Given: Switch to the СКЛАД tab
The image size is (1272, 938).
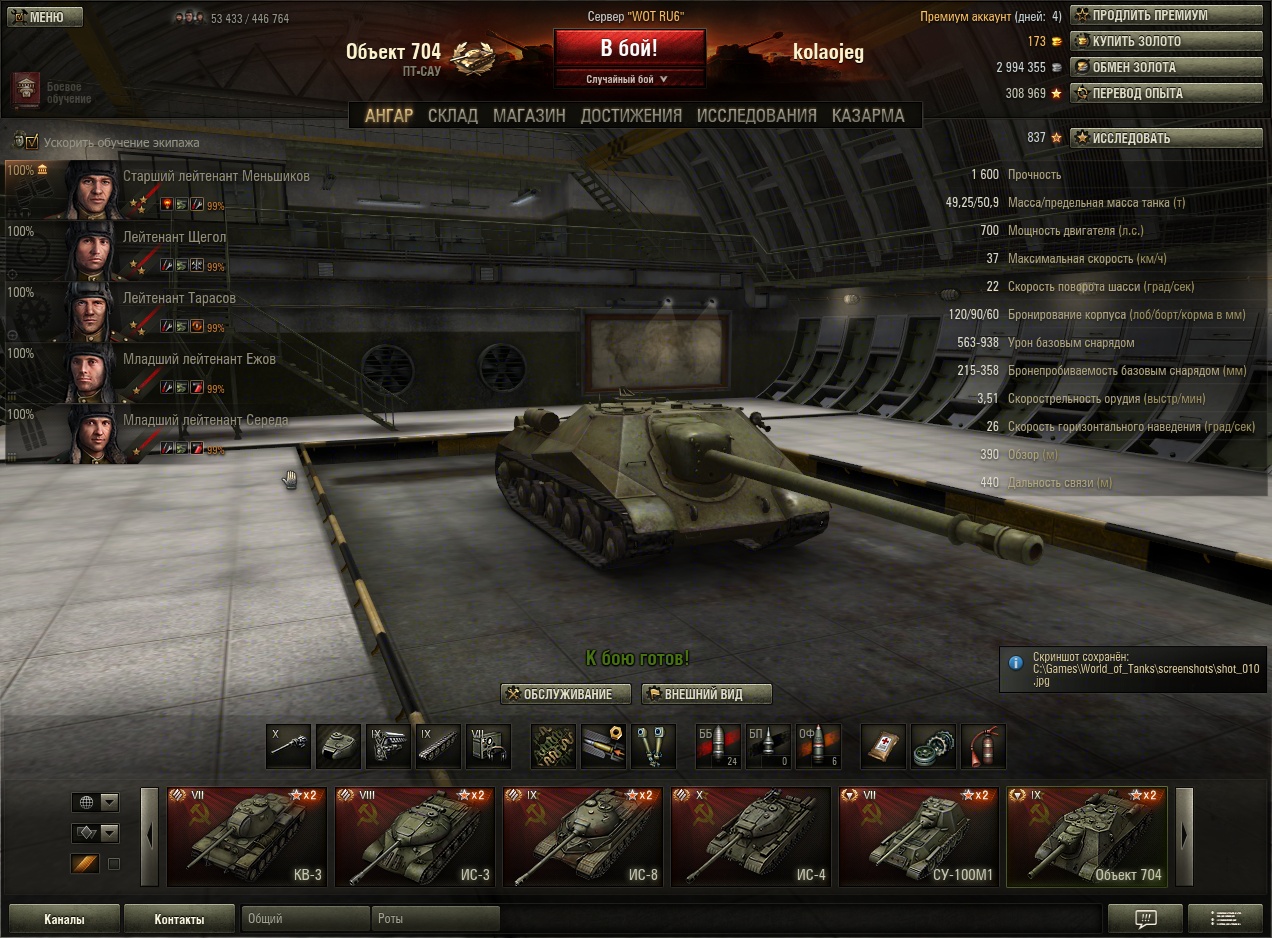Looking at the screenshot, I should coord(453,116).
